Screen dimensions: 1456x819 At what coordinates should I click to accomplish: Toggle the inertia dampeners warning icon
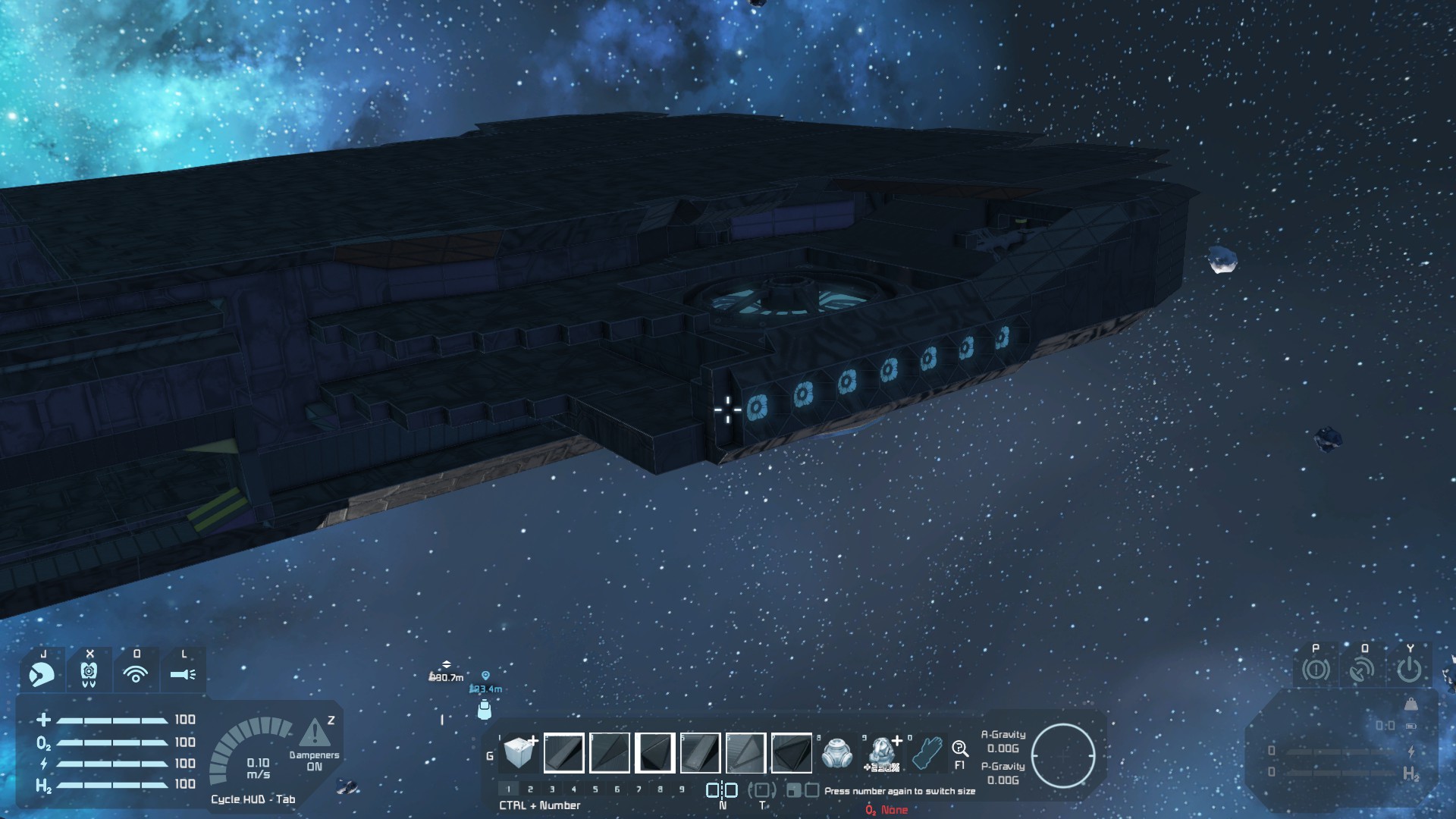click(314, 733)
